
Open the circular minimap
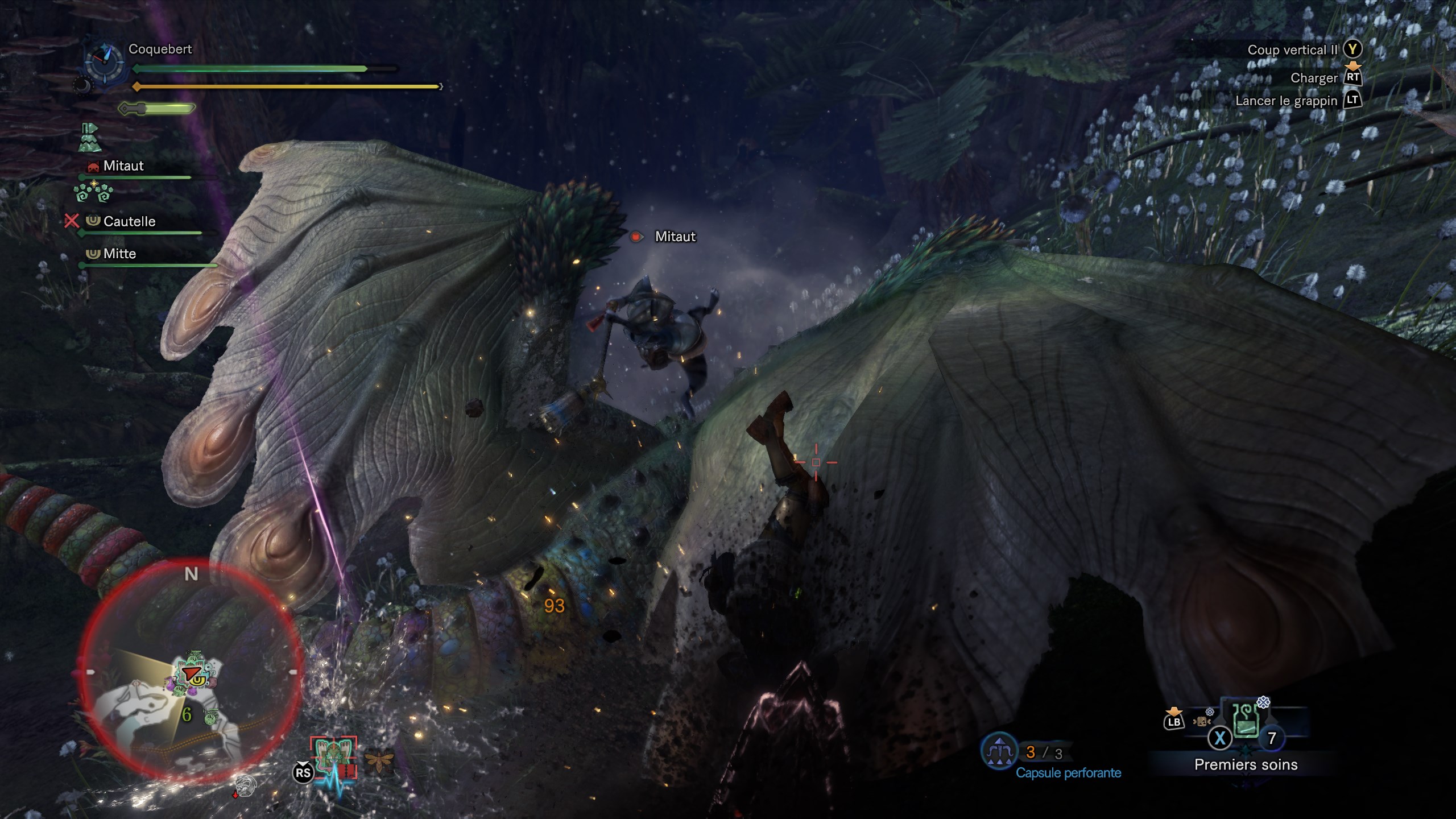click(190, 671)
